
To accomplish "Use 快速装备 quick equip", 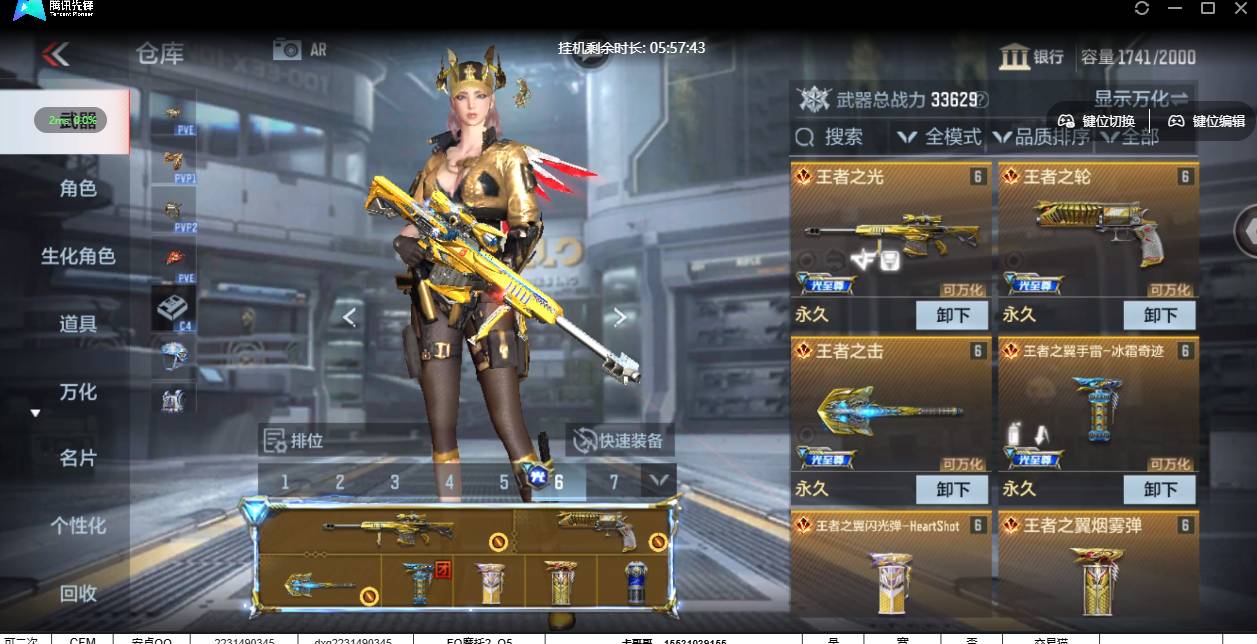I will coord(620,440).
